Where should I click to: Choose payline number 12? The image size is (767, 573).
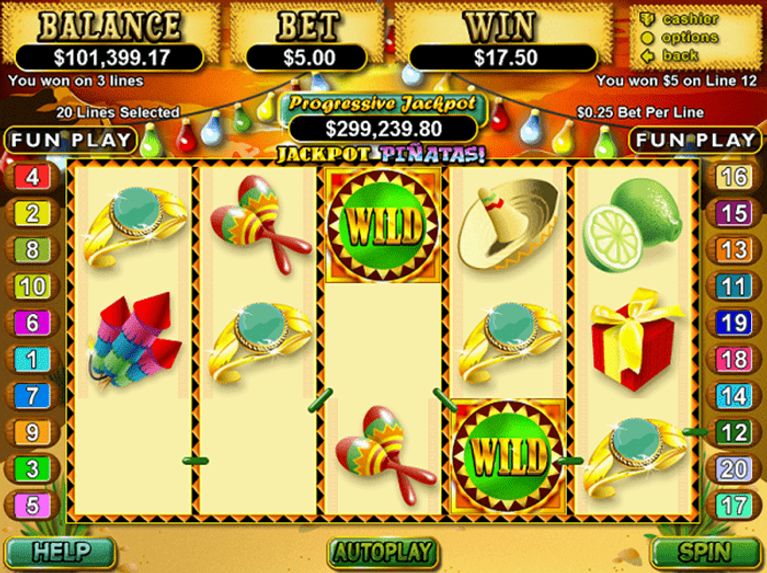point(735,432)
